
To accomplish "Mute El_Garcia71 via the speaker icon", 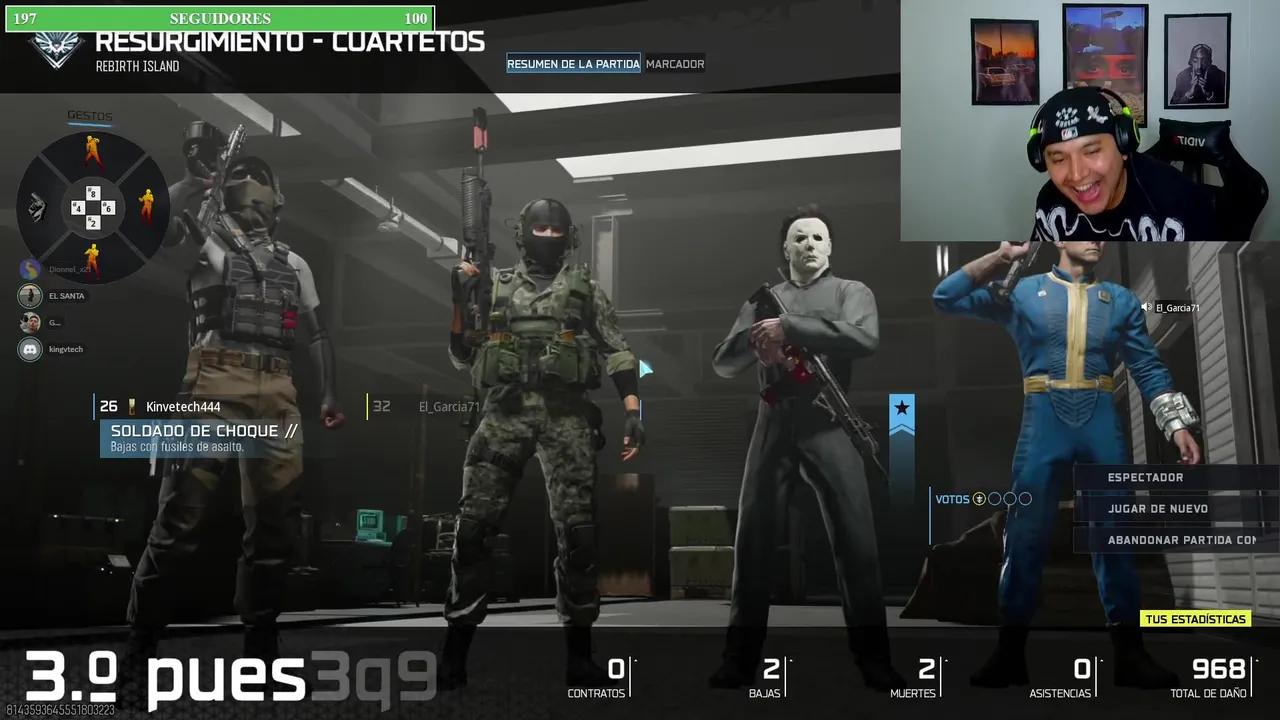I will click(1144, 307).
